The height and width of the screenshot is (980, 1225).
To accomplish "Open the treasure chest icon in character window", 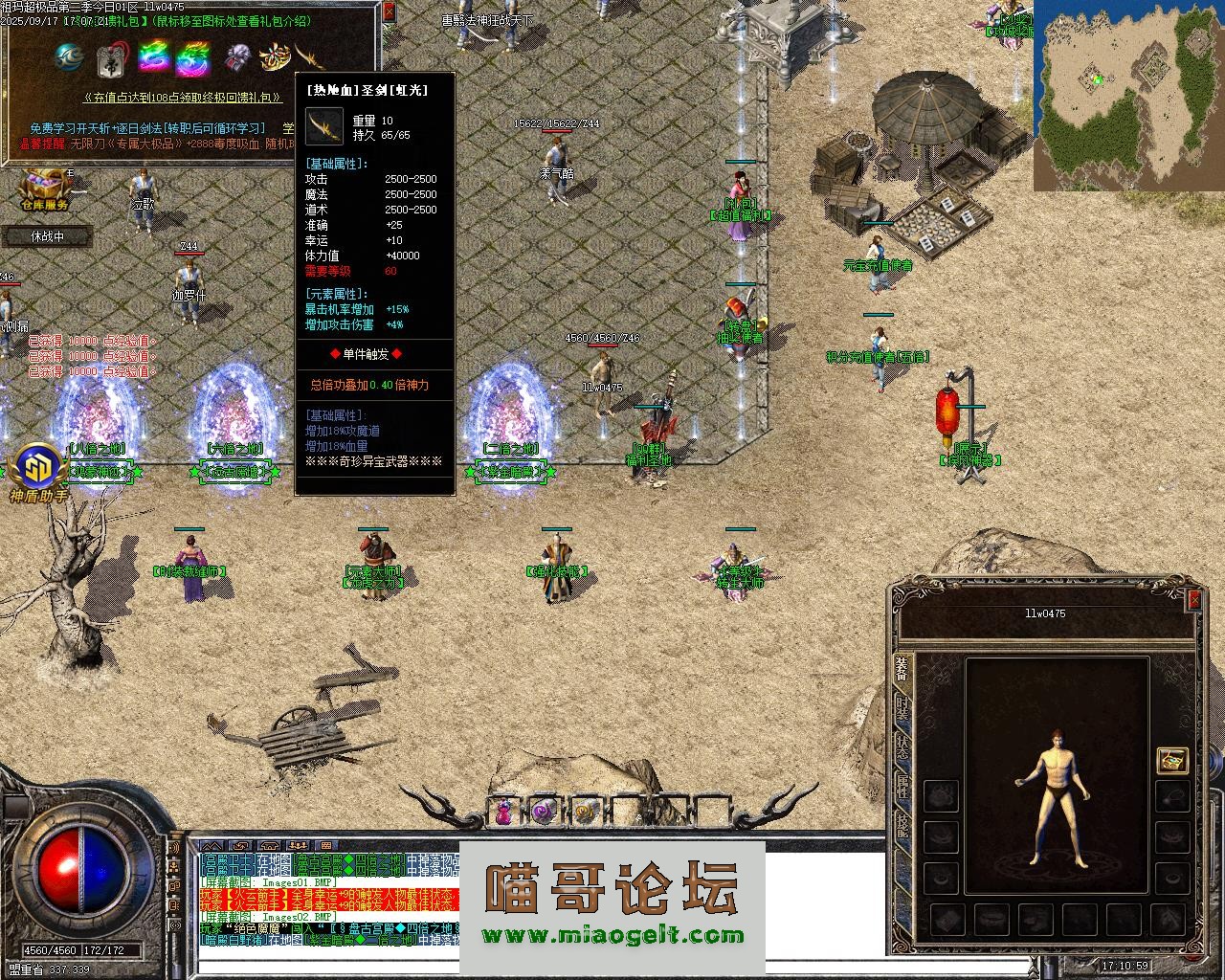I will (x=1171, y=760).
